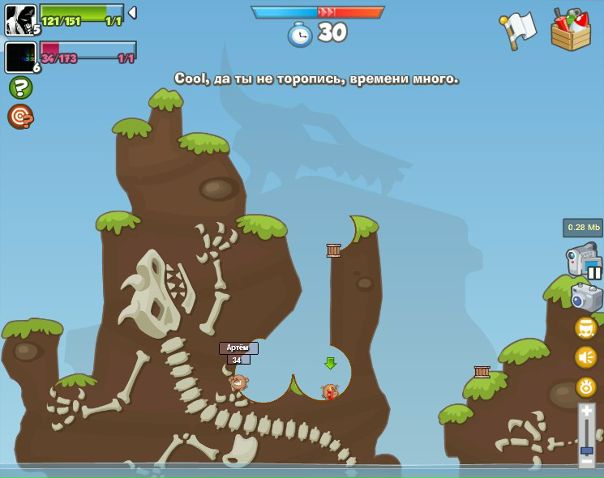Viewport: 604px width, 478px height.
Task: Toggle the sound speaker button
Action: [x=585, y=357]
